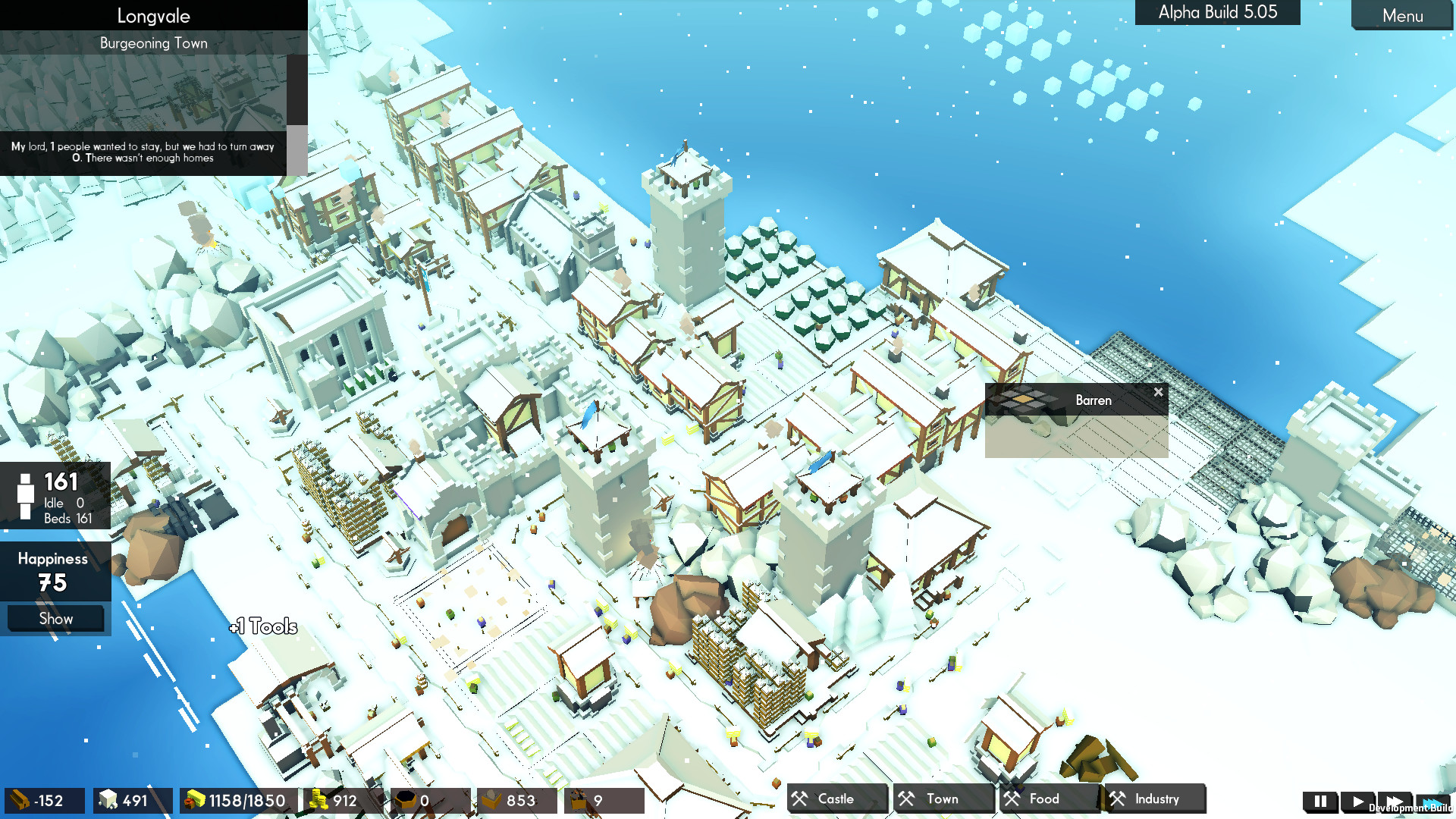
Task: Toggle fast-forward game speed
Action: 1396,801
